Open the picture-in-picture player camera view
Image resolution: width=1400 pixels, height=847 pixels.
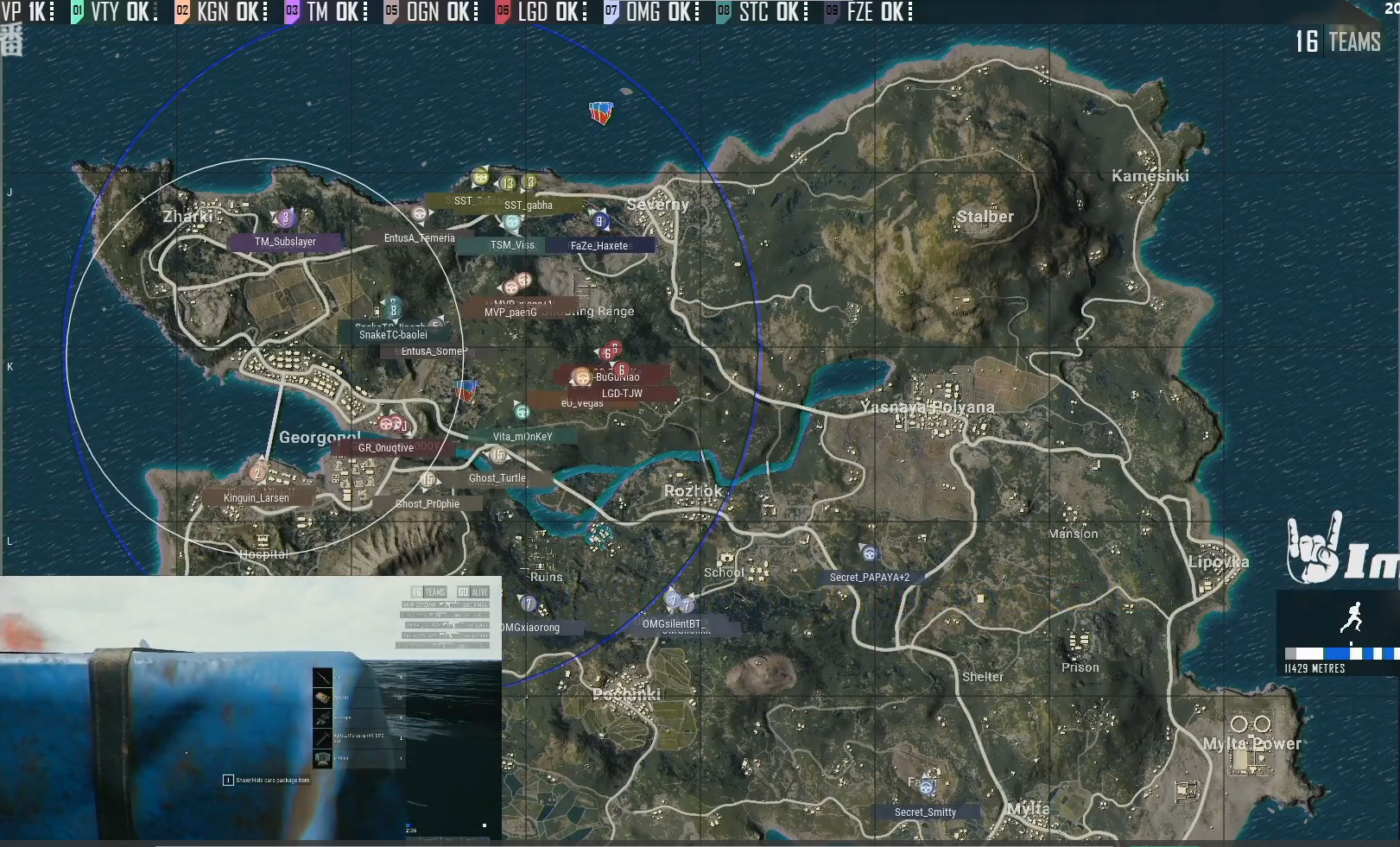point(250,708)
